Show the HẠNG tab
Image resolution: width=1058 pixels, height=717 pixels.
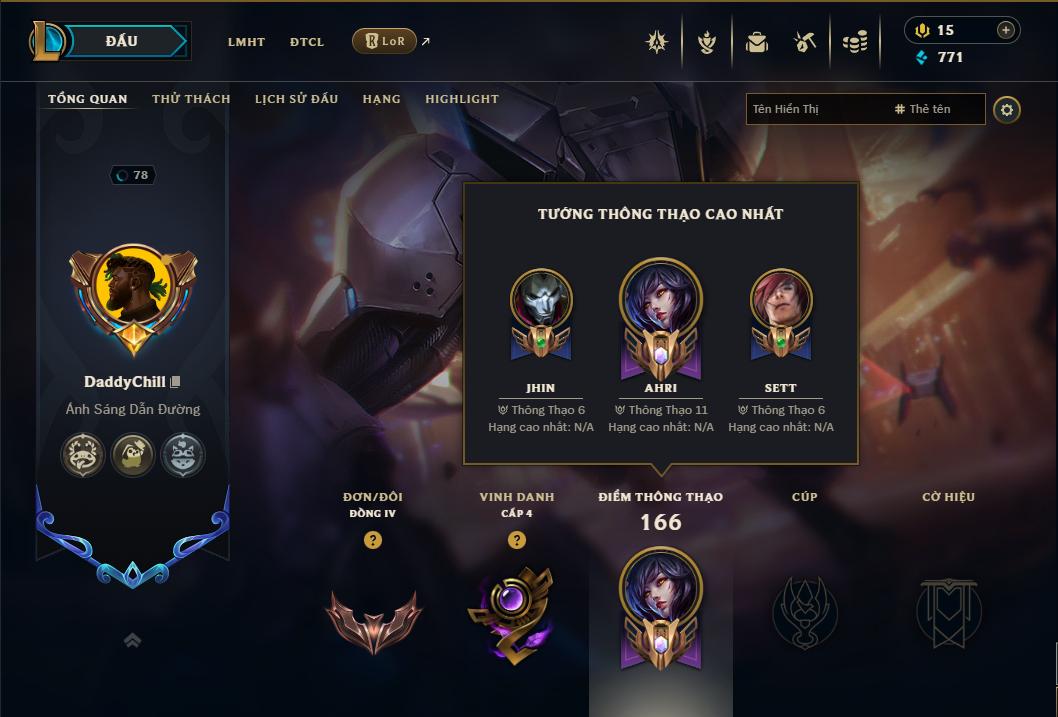click(x=382, y=99)
